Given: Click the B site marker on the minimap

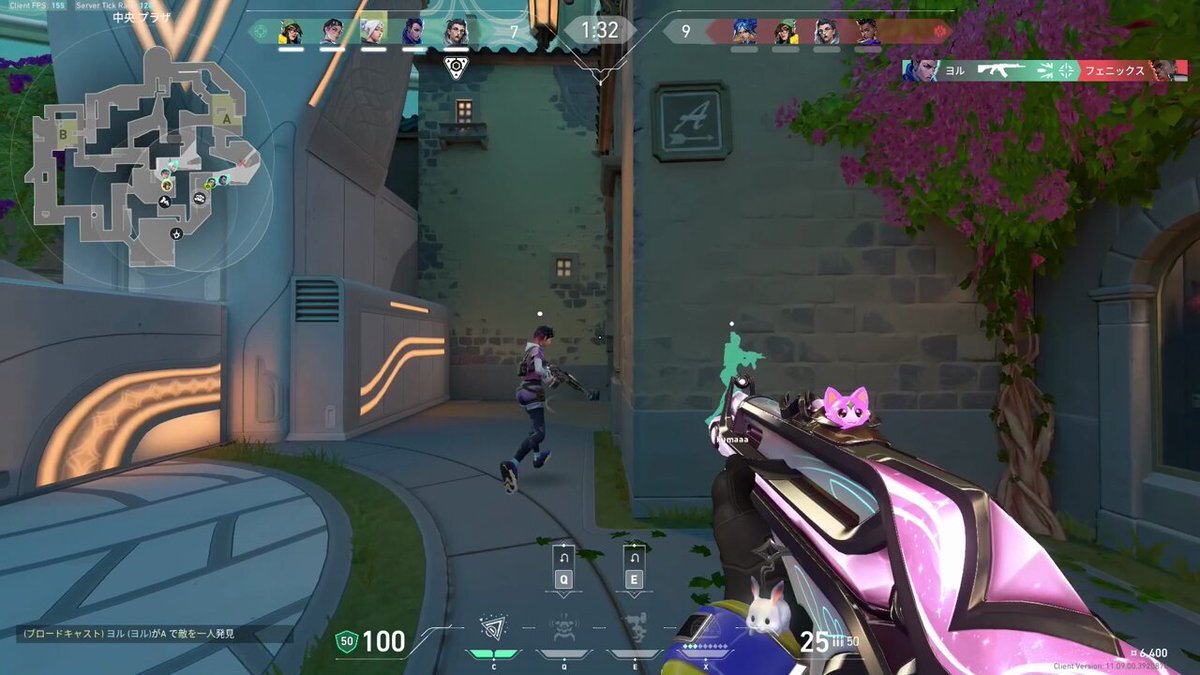Looking at the screenshot, I should click(x=64, y=133).
